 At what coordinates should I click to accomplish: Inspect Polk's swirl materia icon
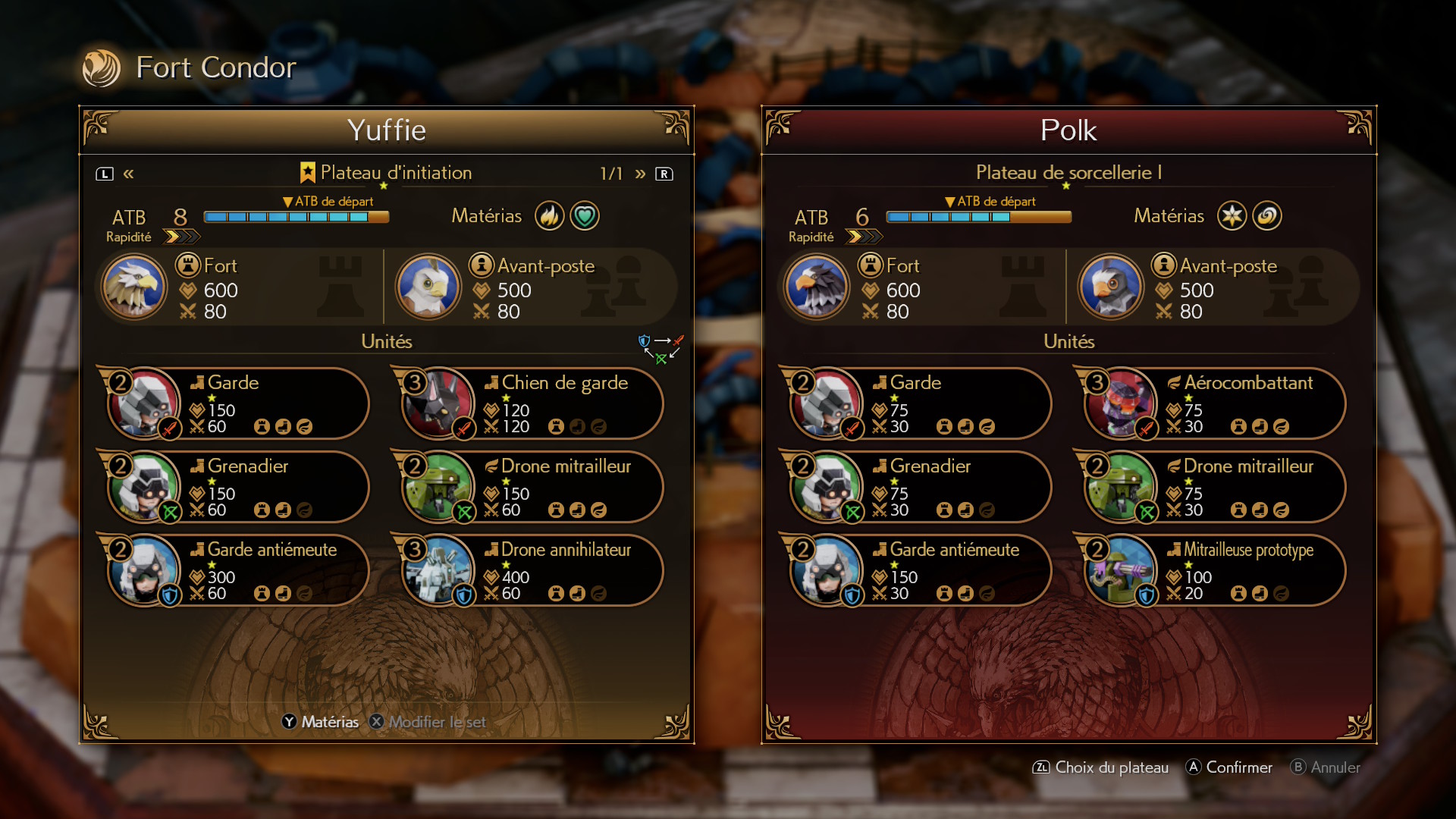pyautogui.click(x=1267, y=216)
